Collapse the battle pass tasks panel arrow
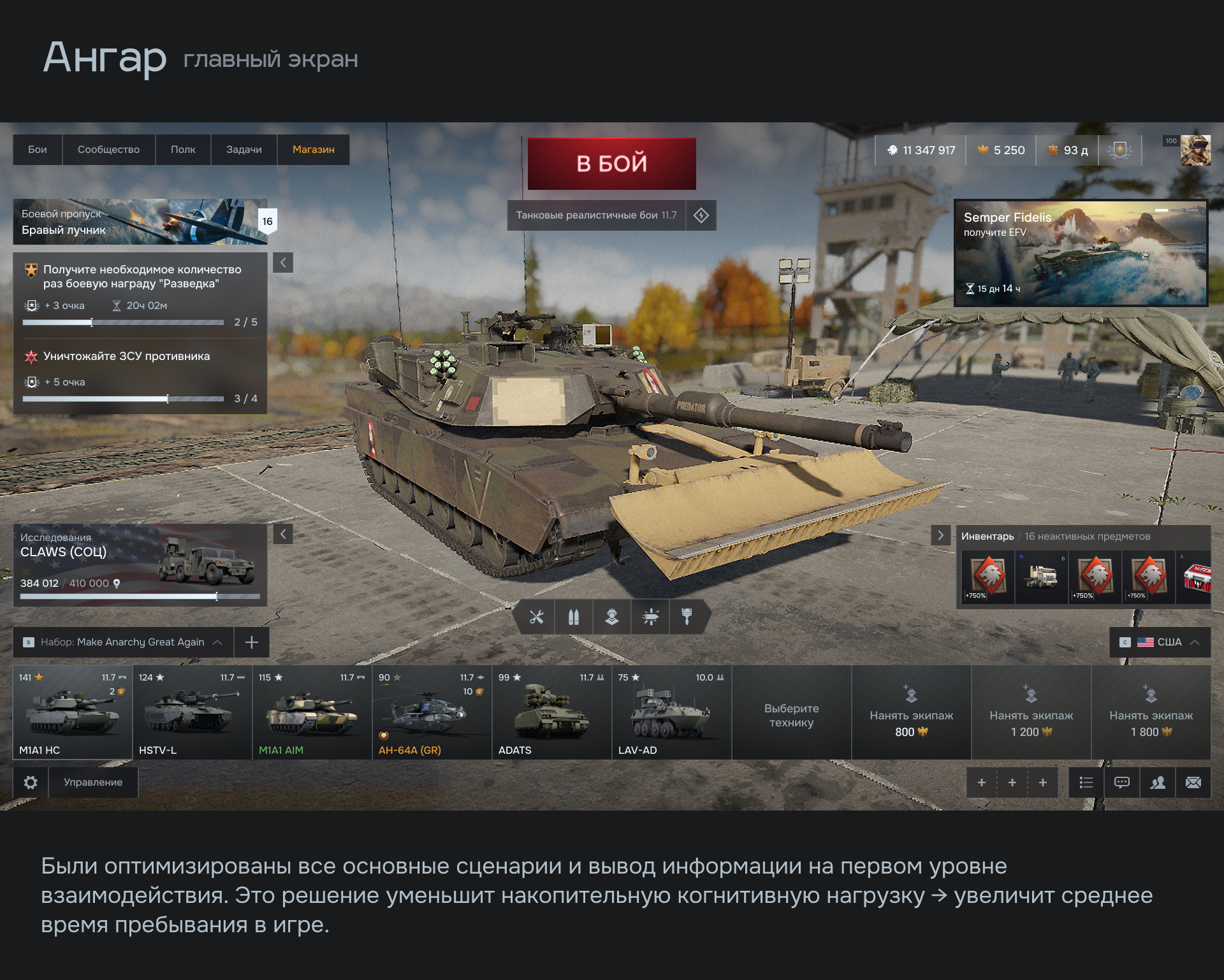The height and width of the screenshot is (980, 1224). (283, 263)
